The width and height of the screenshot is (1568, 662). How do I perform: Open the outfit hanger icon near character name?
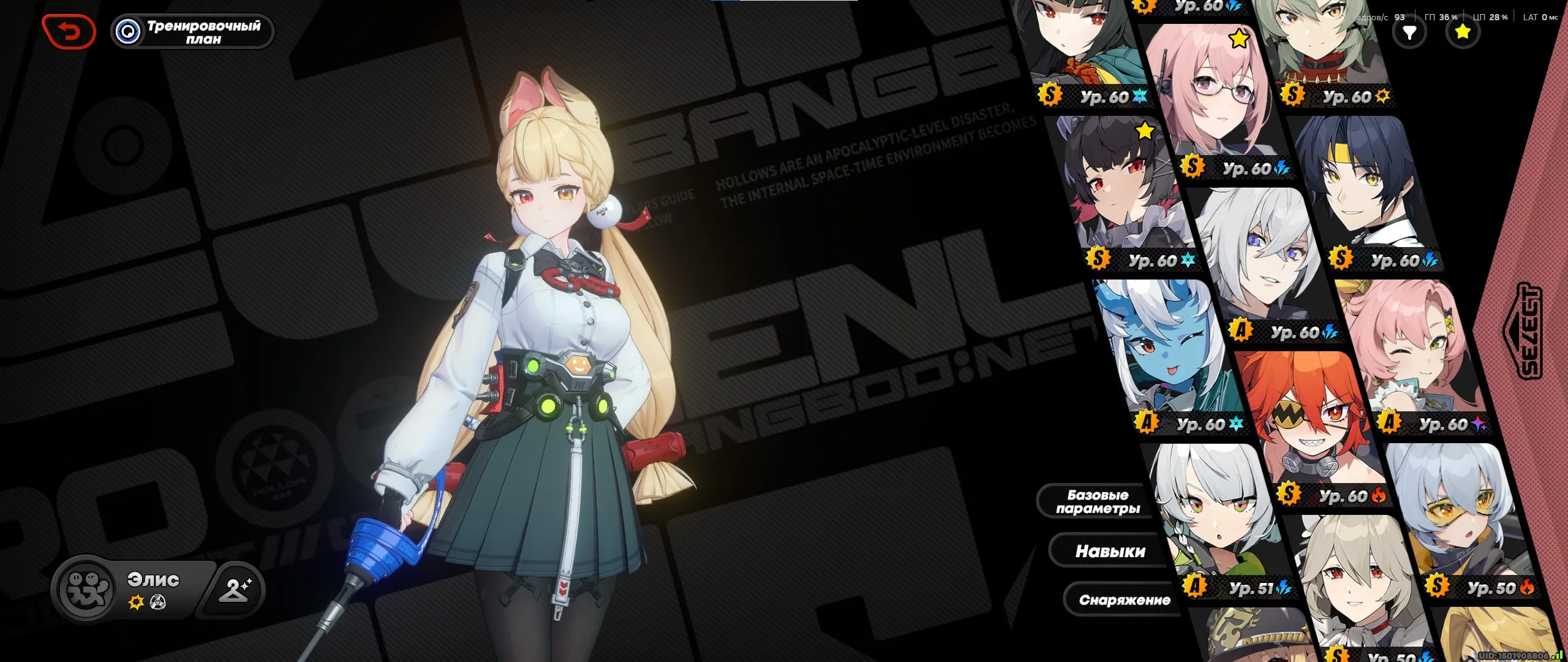pyautogui.click(x=236, y=588)
